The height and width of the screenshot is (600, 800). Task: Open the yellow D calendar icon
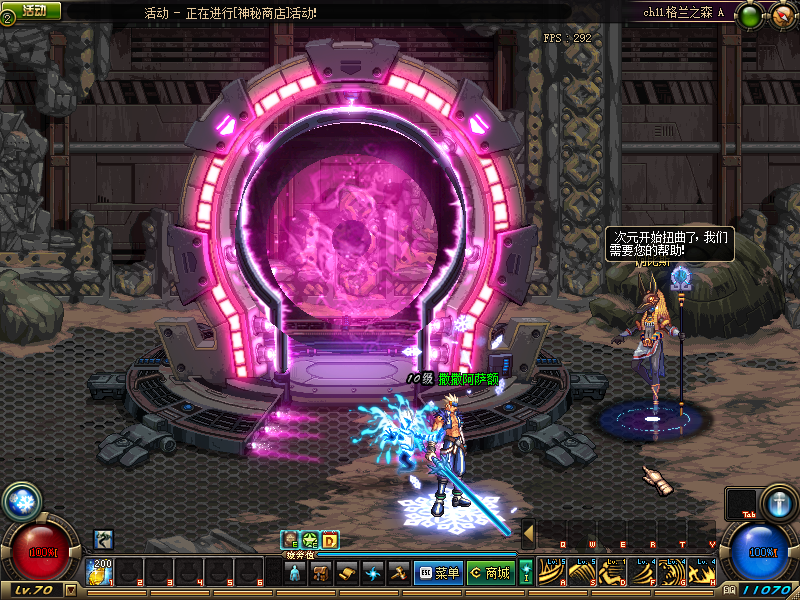(x=330, y=540)
